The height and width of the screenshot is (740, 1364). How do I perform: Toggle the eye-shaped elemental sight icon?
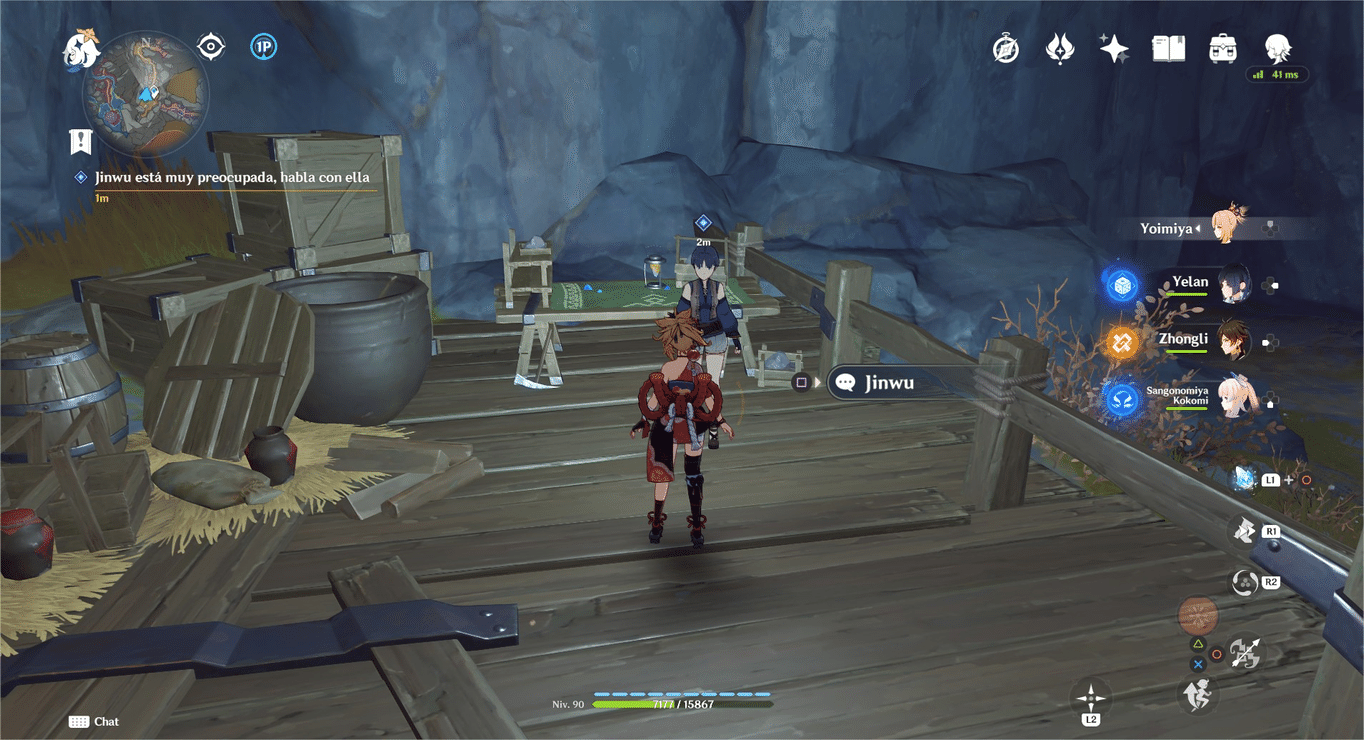click(x=211, y=46)
